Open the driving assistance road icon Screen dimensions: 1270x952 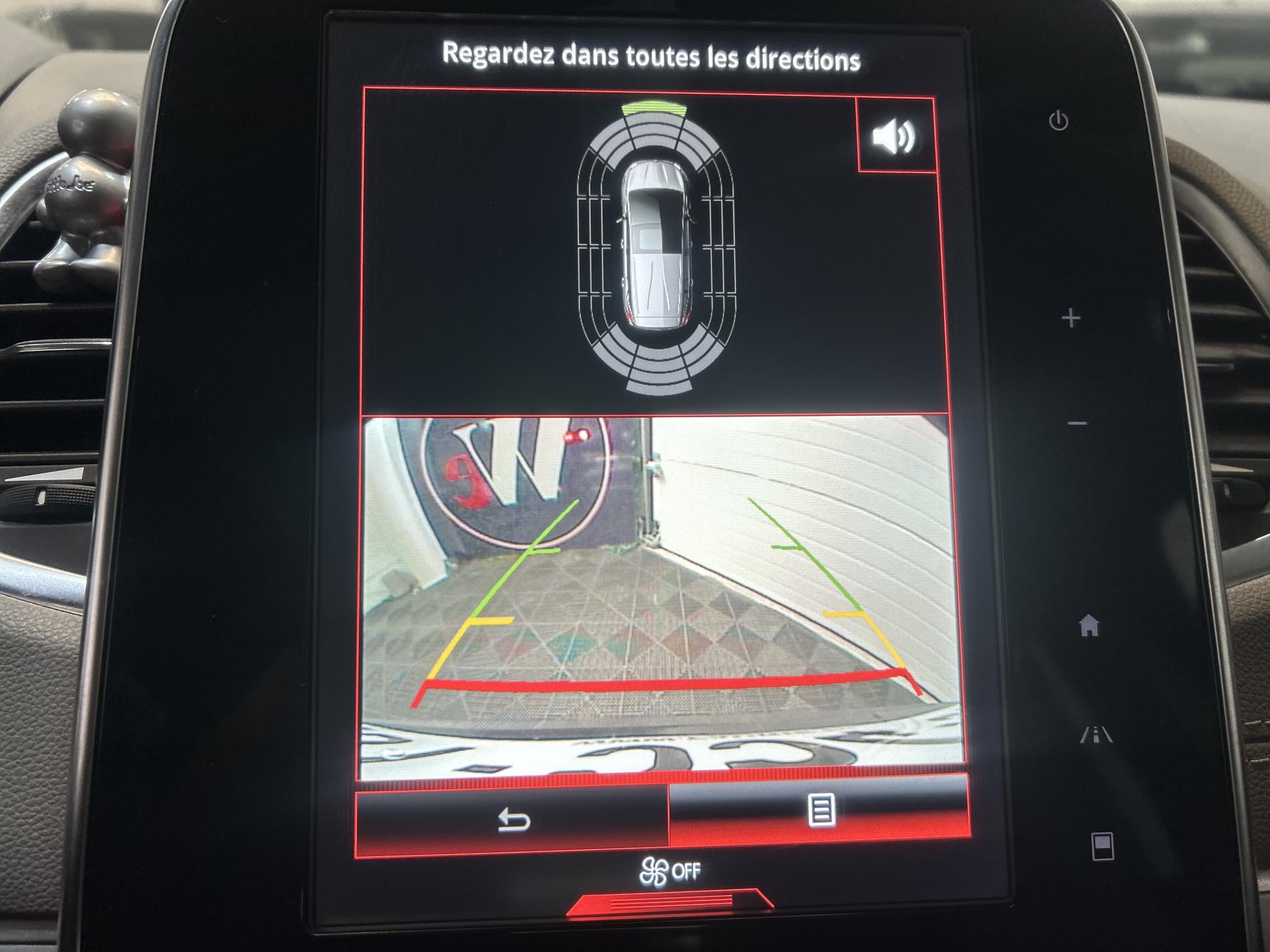tap(1096, 734)
